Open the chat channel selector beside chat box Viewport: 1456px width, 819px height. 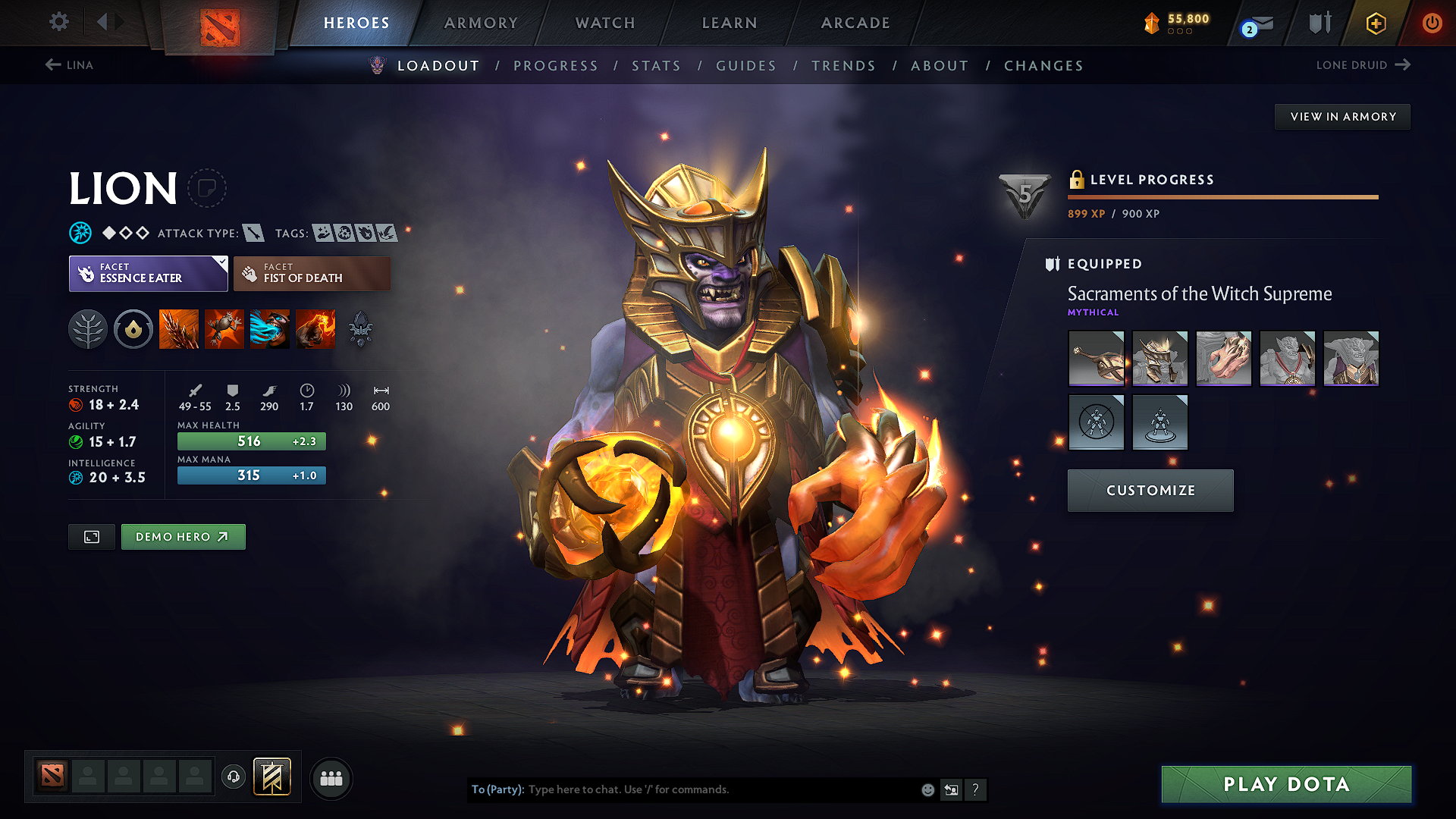coord(952,789)
